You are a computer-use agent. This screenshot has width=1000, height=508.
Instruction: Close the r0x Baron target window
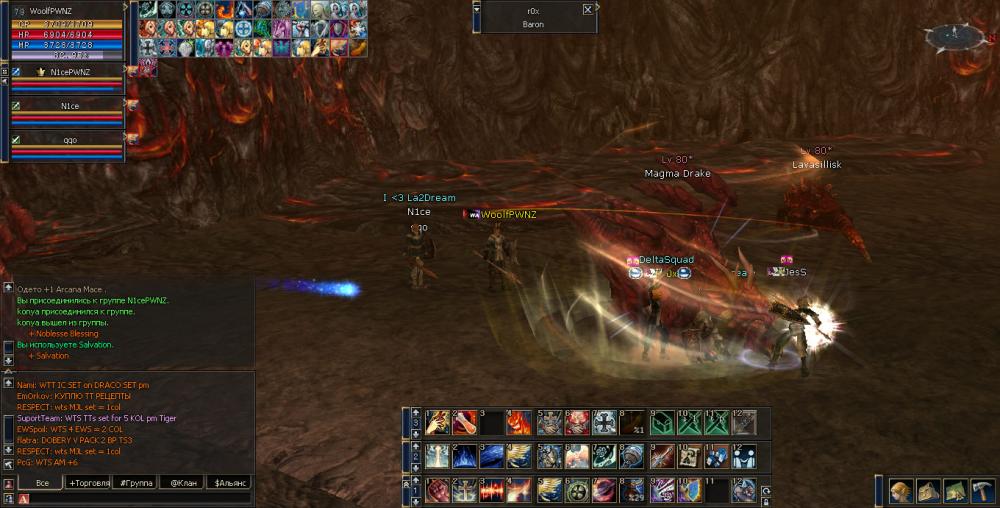587,10
